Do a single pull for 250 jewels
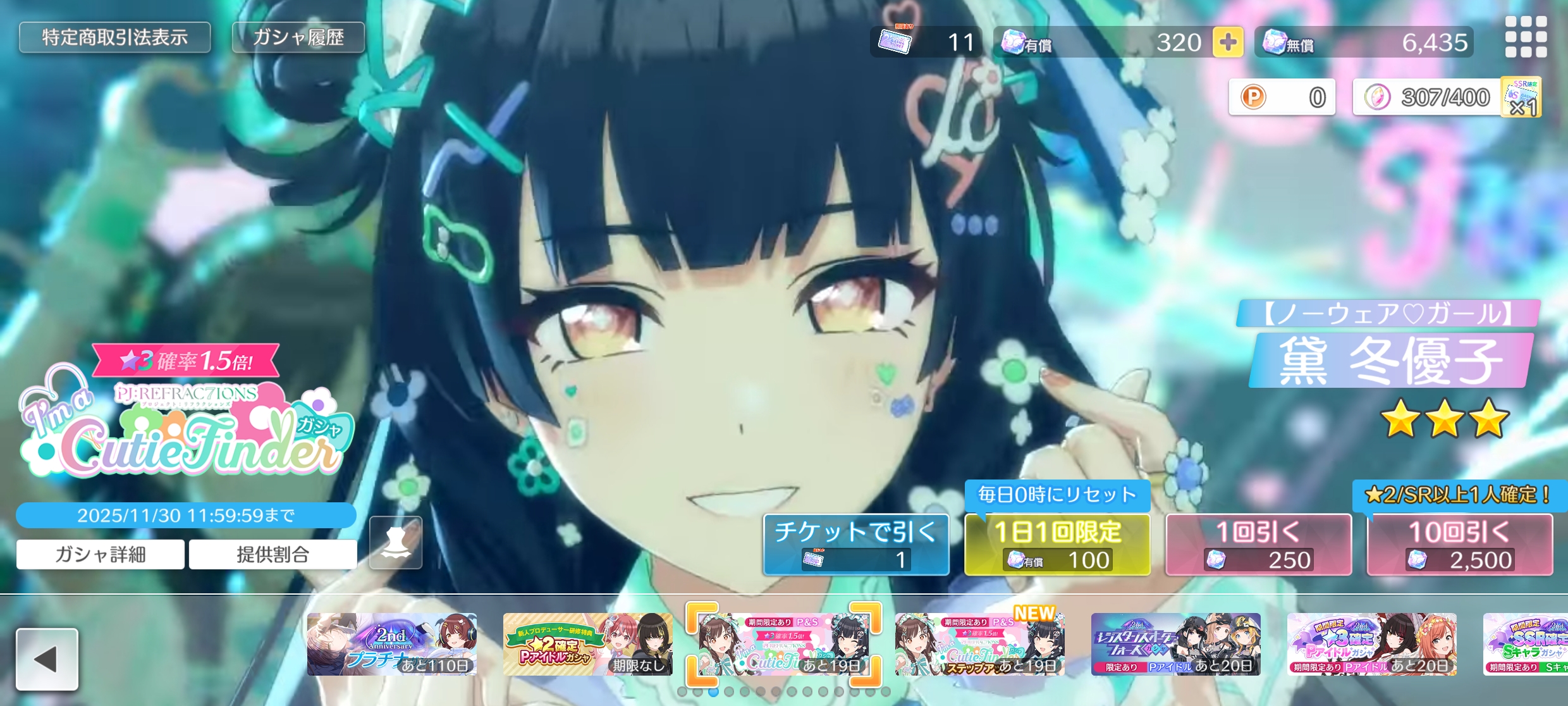This screenshot has width=1568, height=706. (x=1258, y=545)
